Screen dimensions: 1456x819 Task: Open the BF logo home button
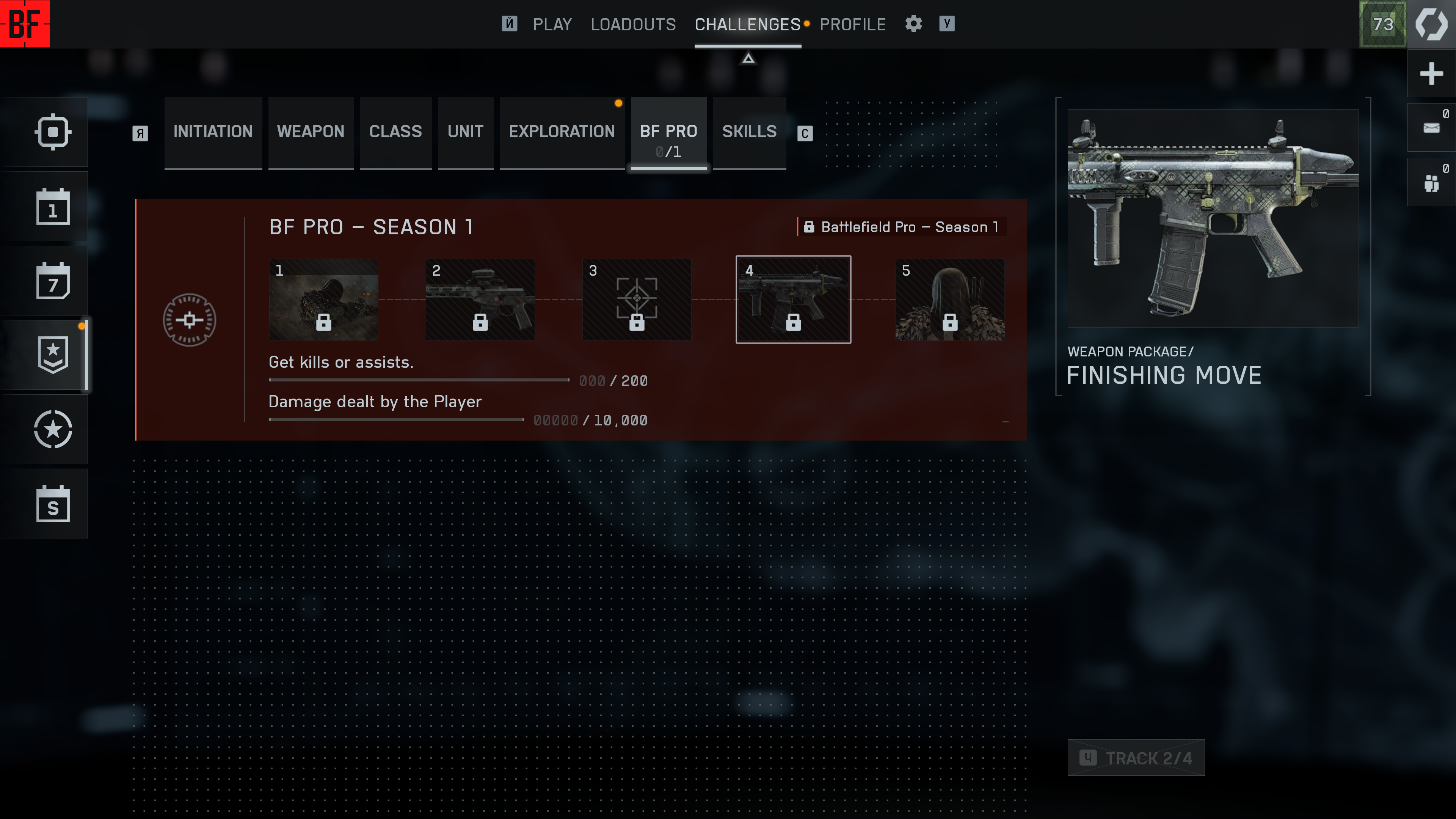[25, 24]
